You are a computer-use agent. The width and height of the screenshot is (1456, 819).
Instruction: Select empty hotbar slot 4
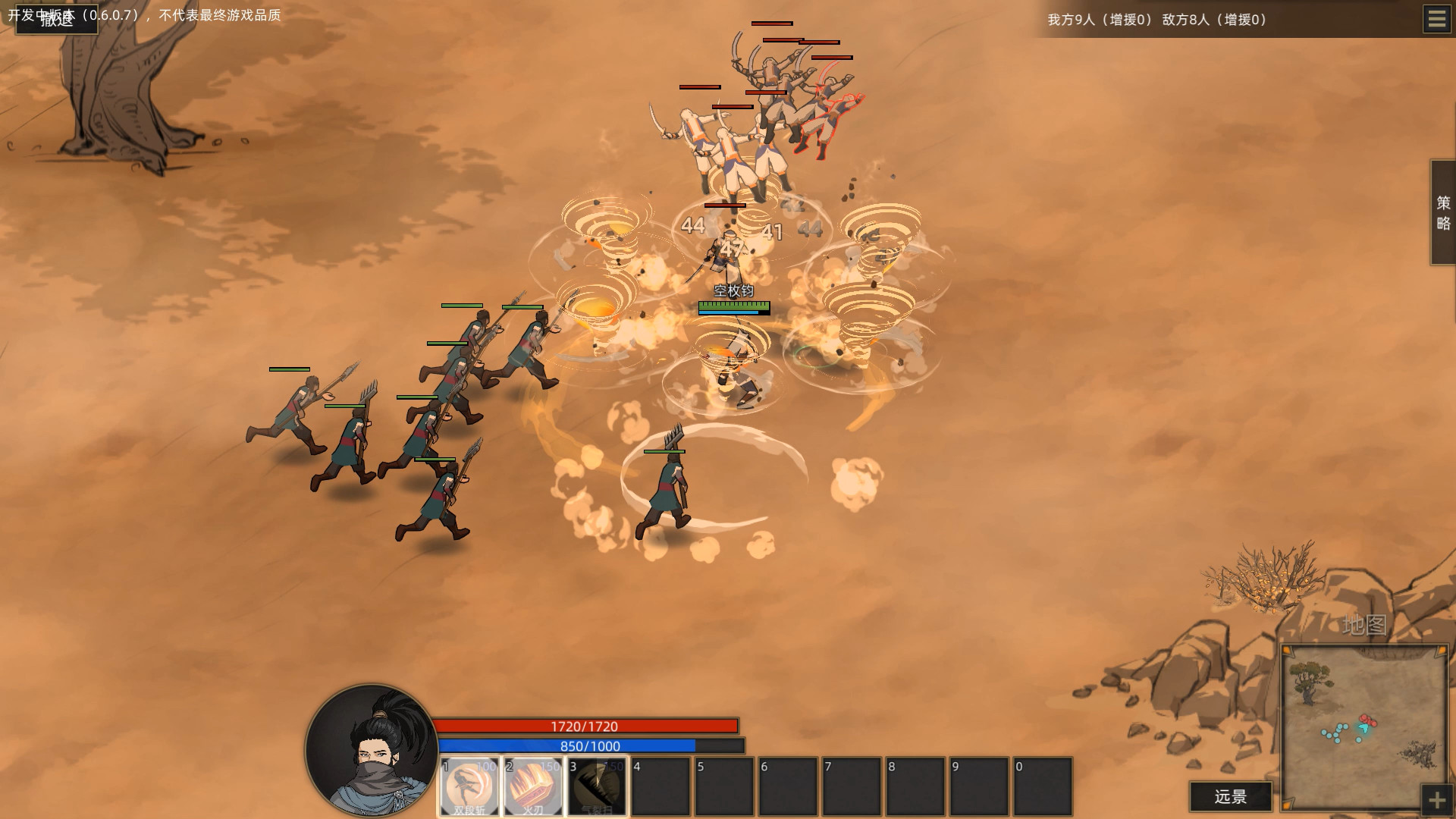661,786
